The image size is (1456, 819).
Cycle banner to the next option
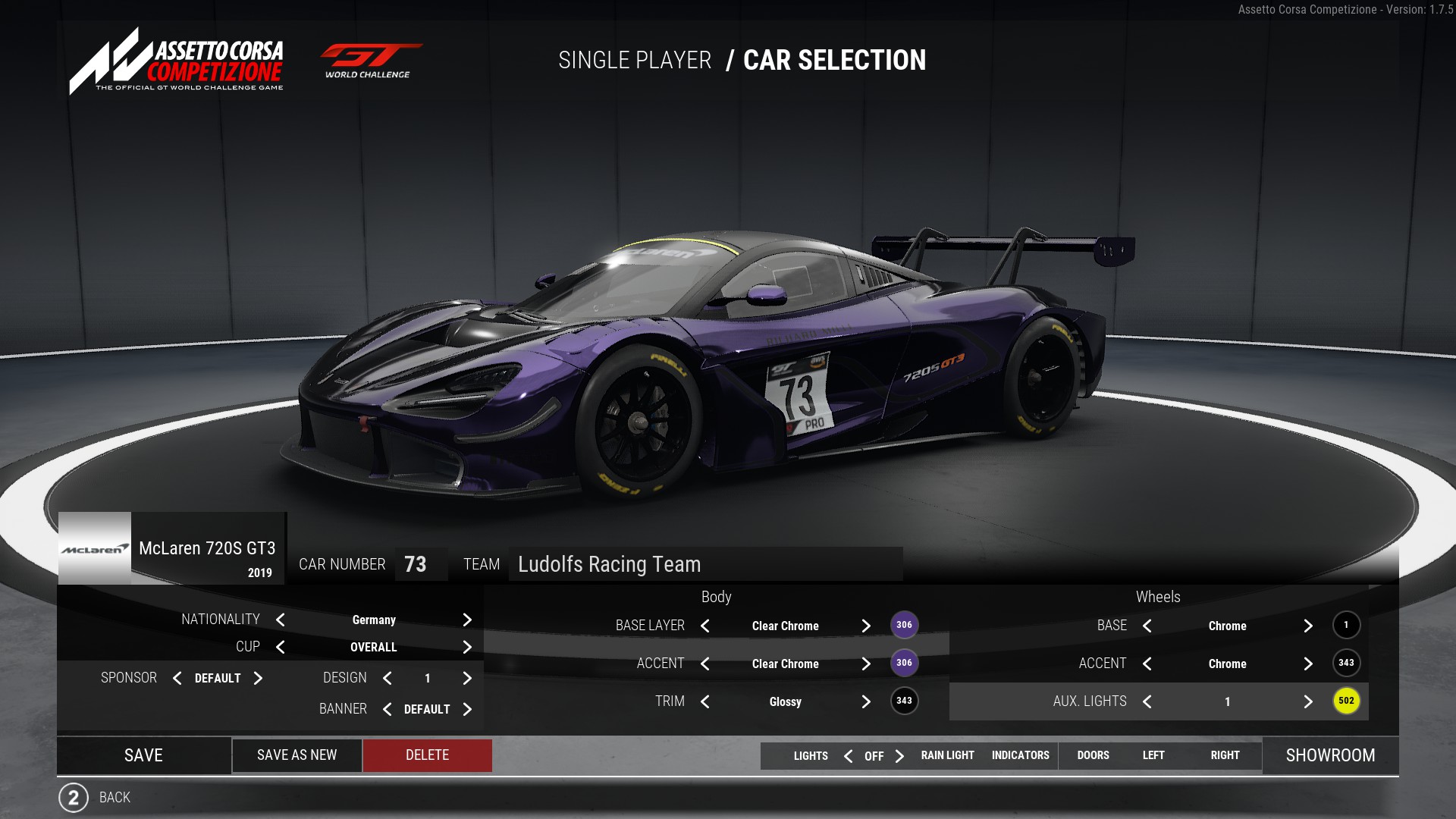[467, 709]
